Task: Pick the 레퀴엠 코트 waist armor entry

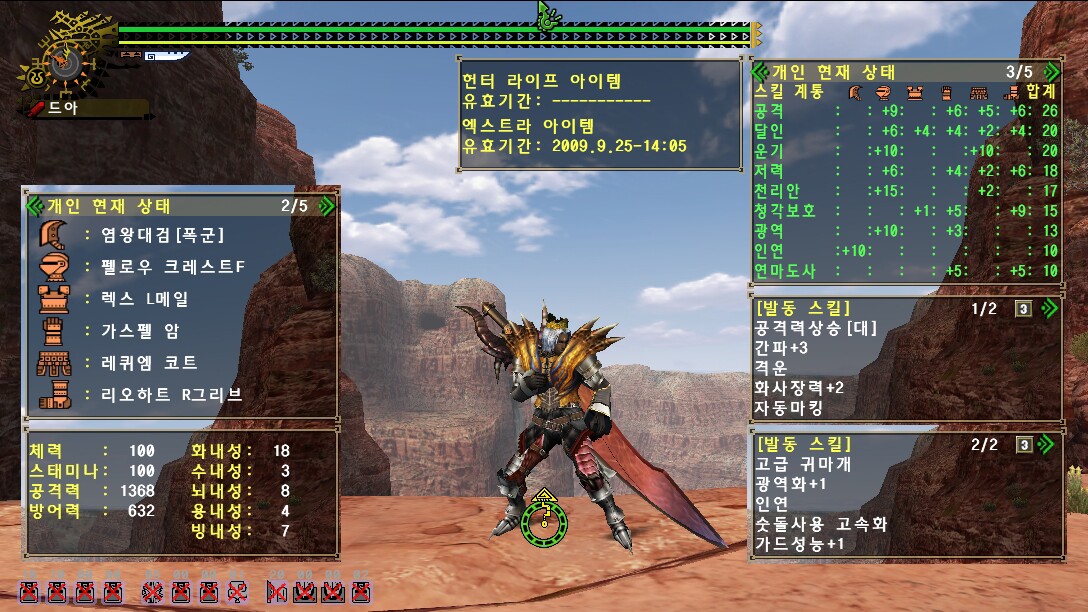Action: click(x=148, y=362)
